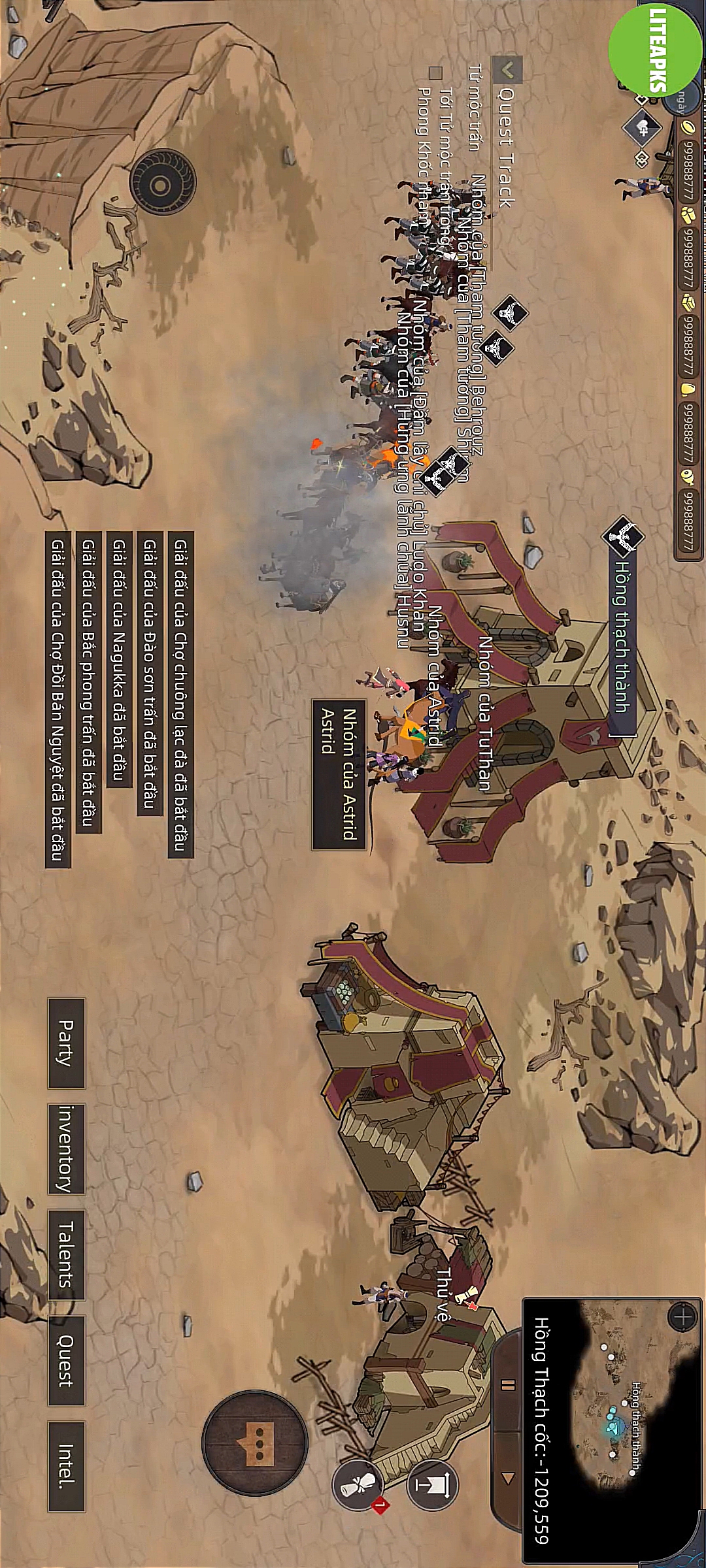Open the inventory screen
Screen dimensions: 706x1568
pyautogui.click(x=66, y=1149)
